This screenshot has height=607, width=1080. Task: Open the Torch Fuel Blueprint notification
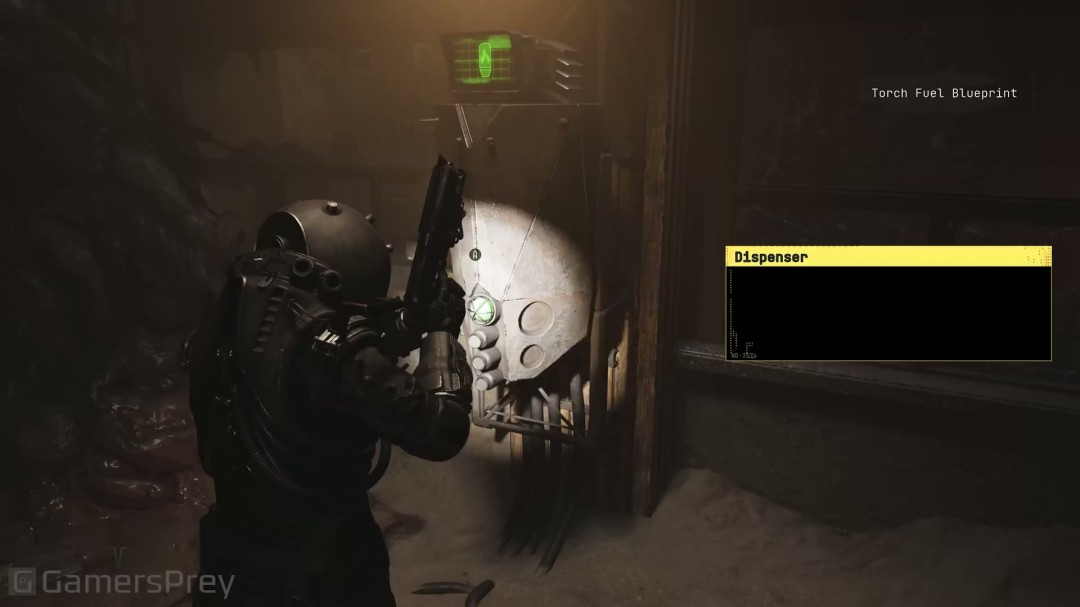943,93
